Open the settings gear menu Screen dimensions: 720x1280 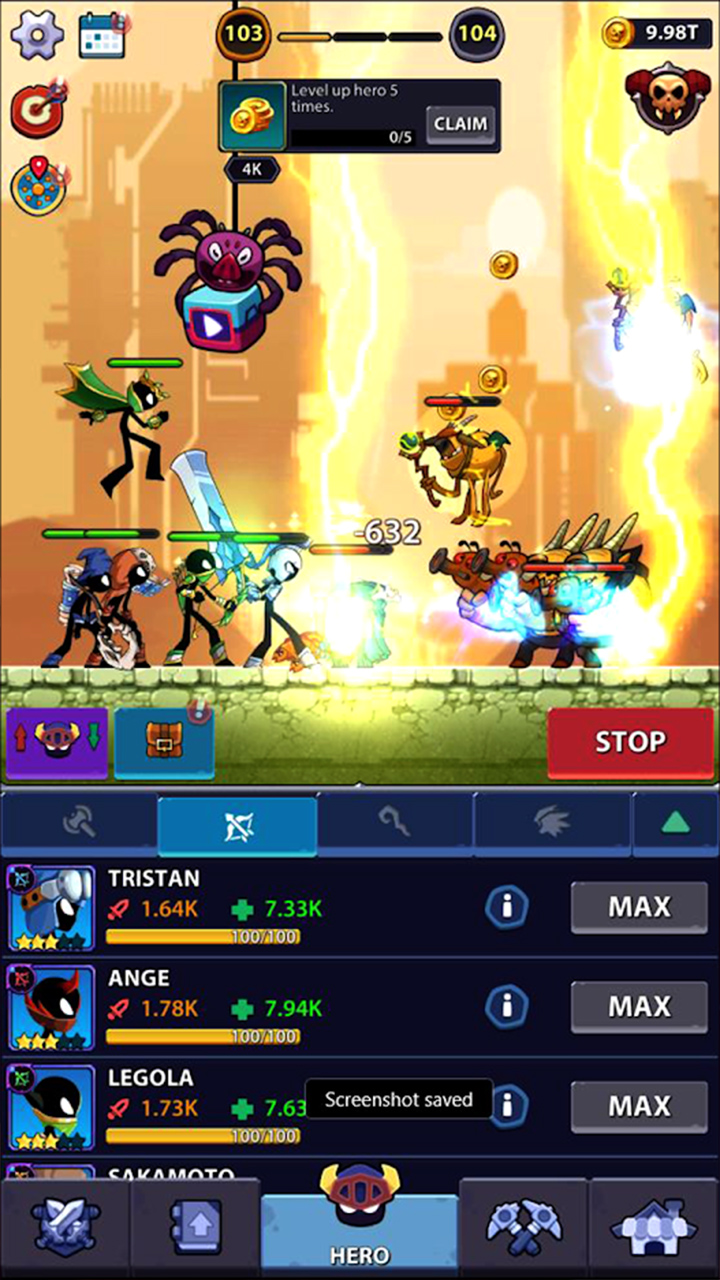[x=37, y=36]
